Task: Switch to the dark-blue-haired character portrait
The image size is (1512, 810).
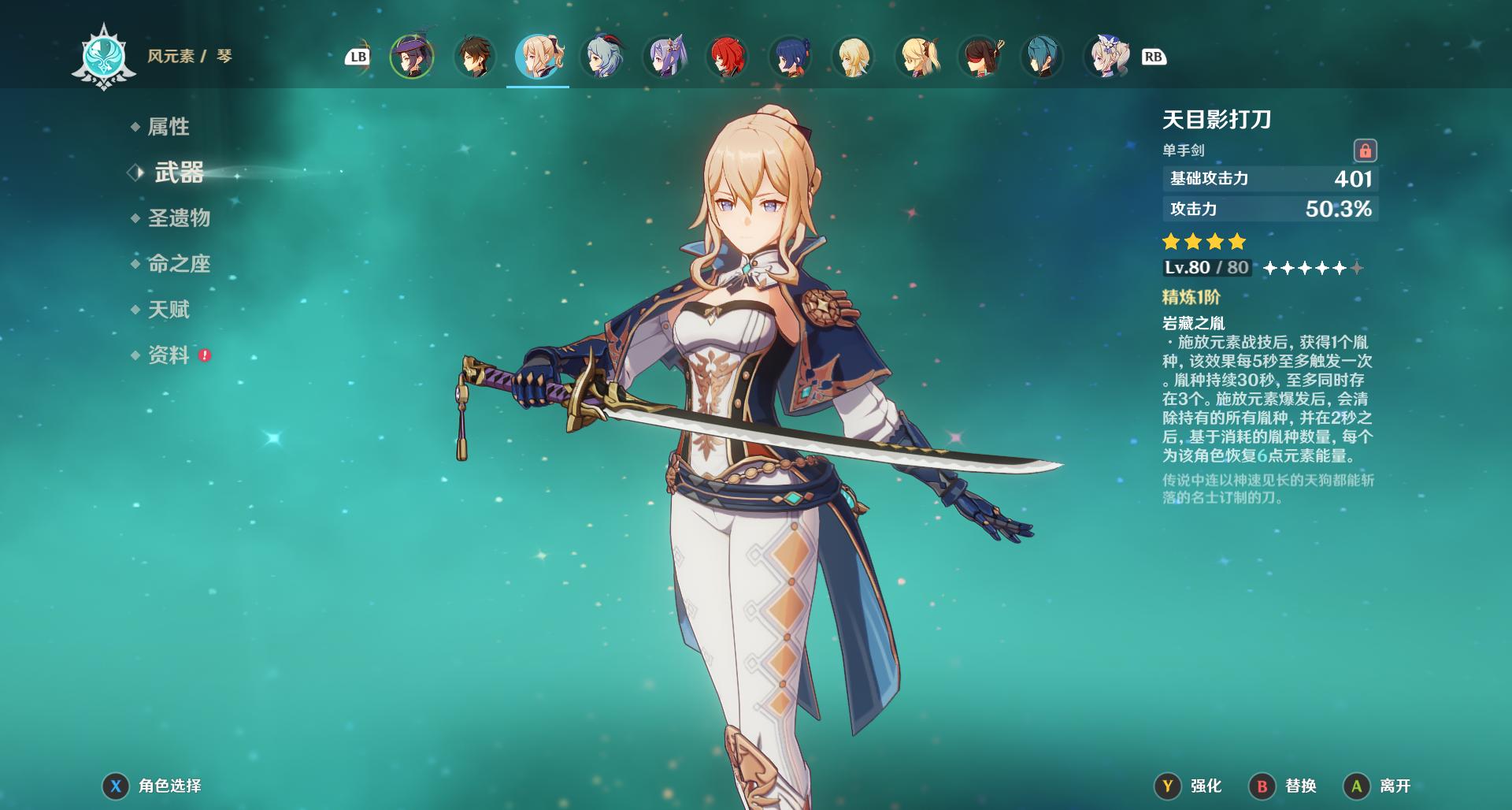Action: (791, 57)
